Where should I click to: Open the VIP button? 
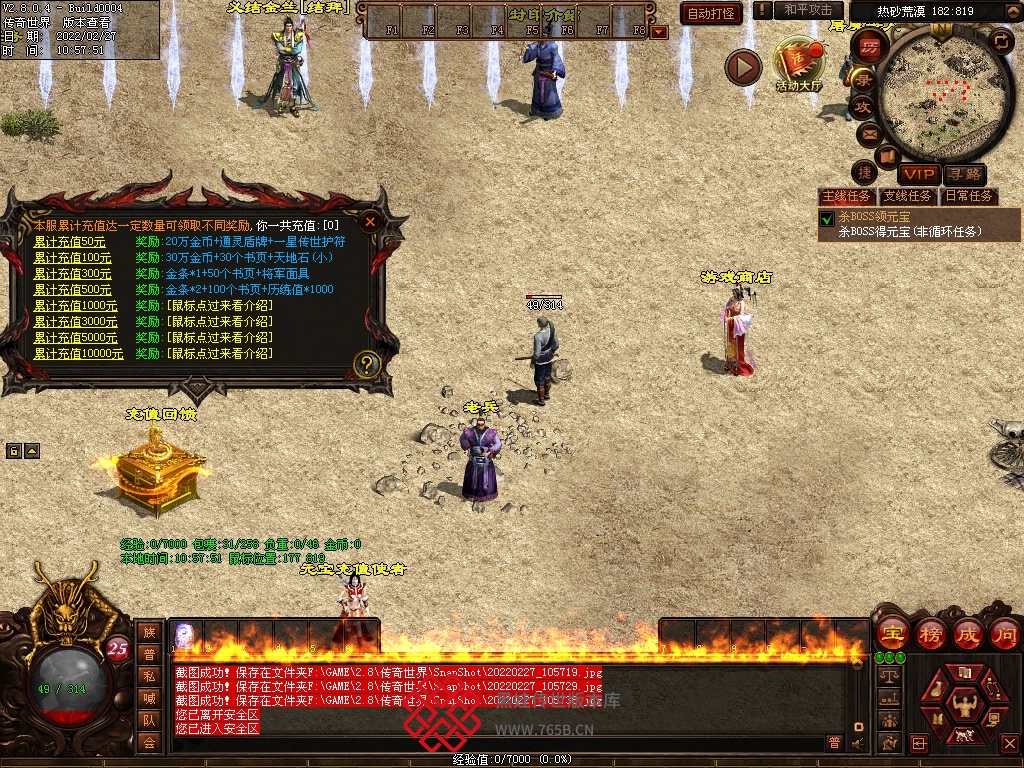pos(918,174)
